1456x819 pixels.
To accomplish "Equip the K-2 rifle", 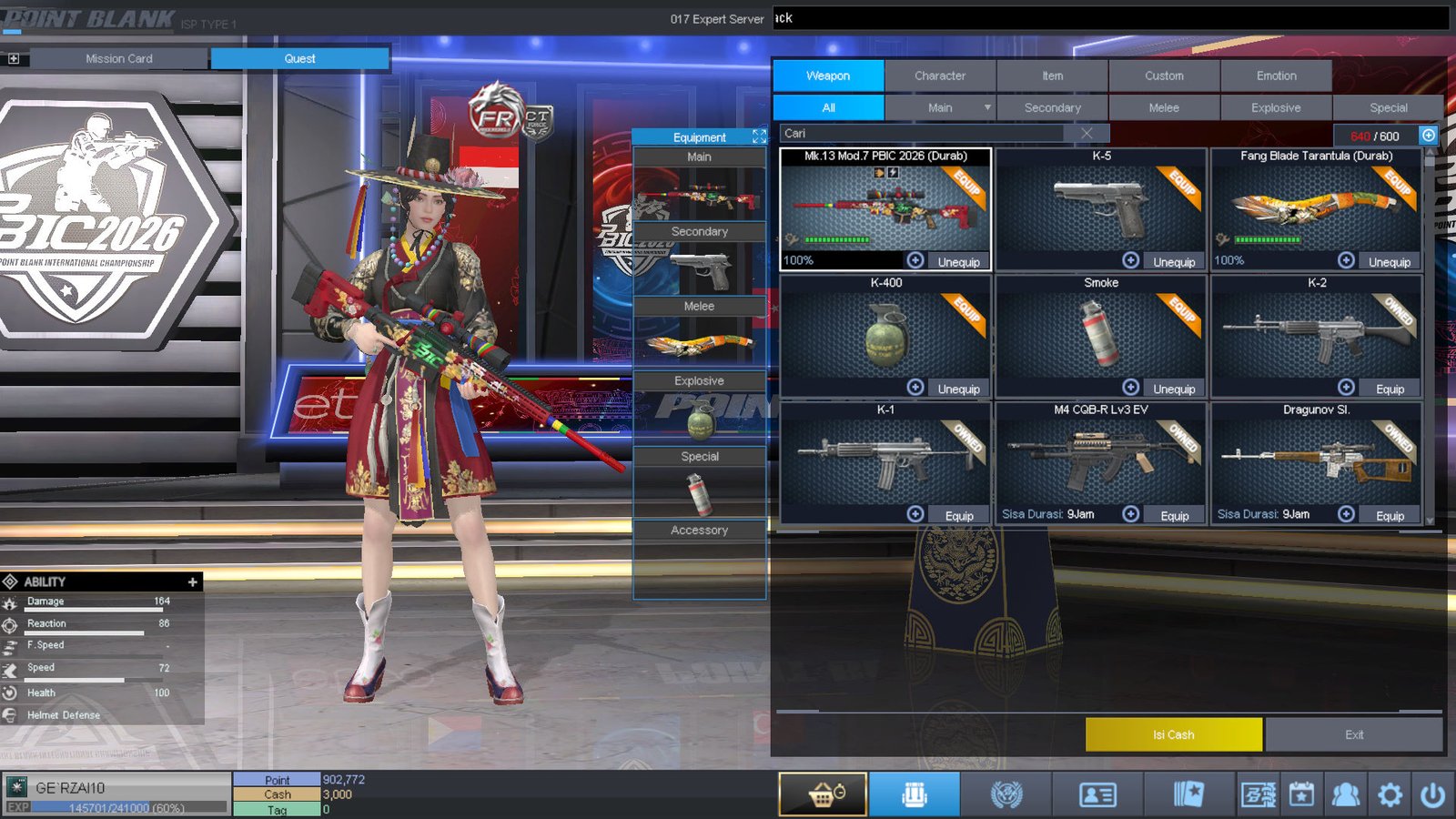I will click(x=1390, y=389).
